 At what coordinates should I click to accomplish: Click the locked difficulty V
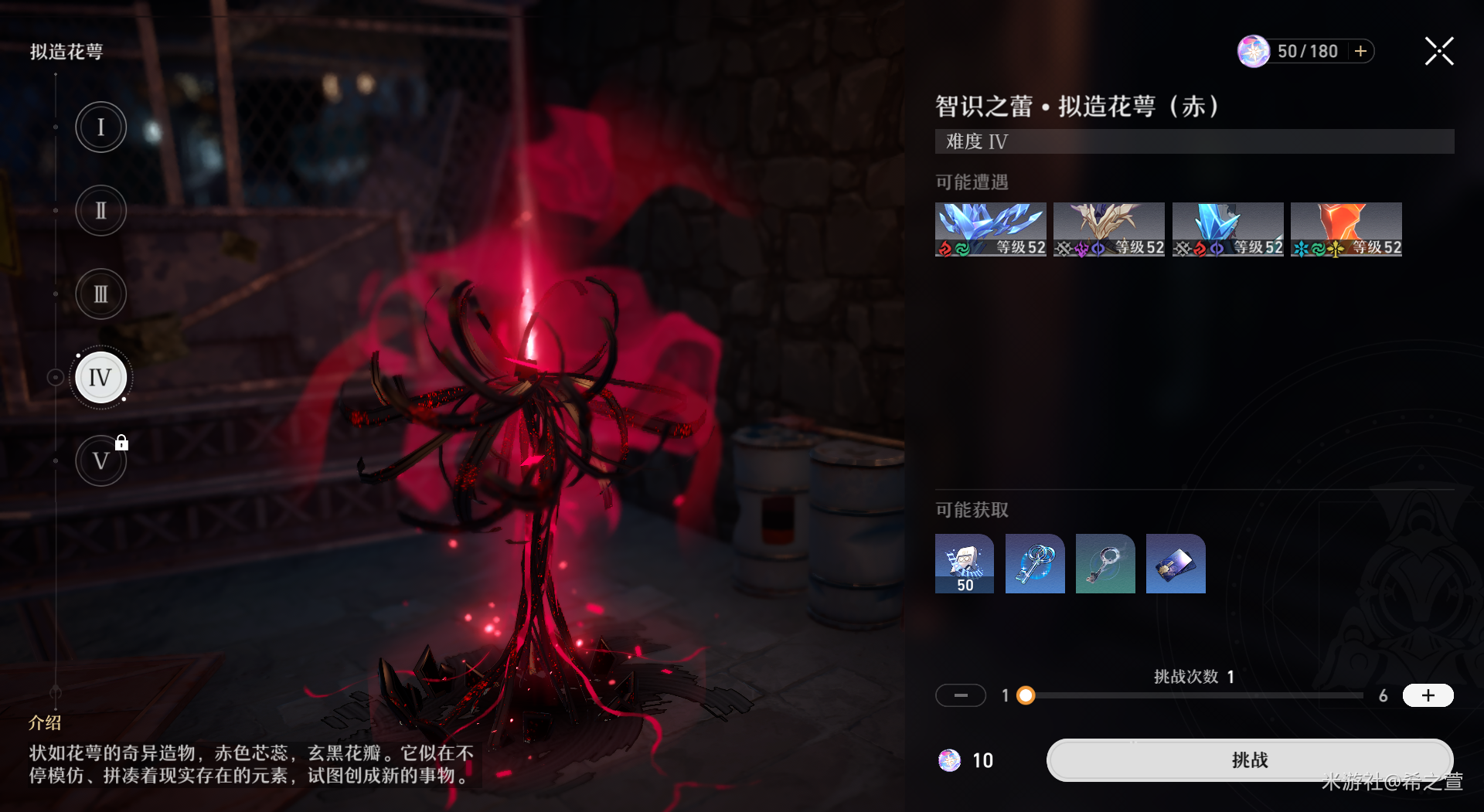(x=100, y=461)
